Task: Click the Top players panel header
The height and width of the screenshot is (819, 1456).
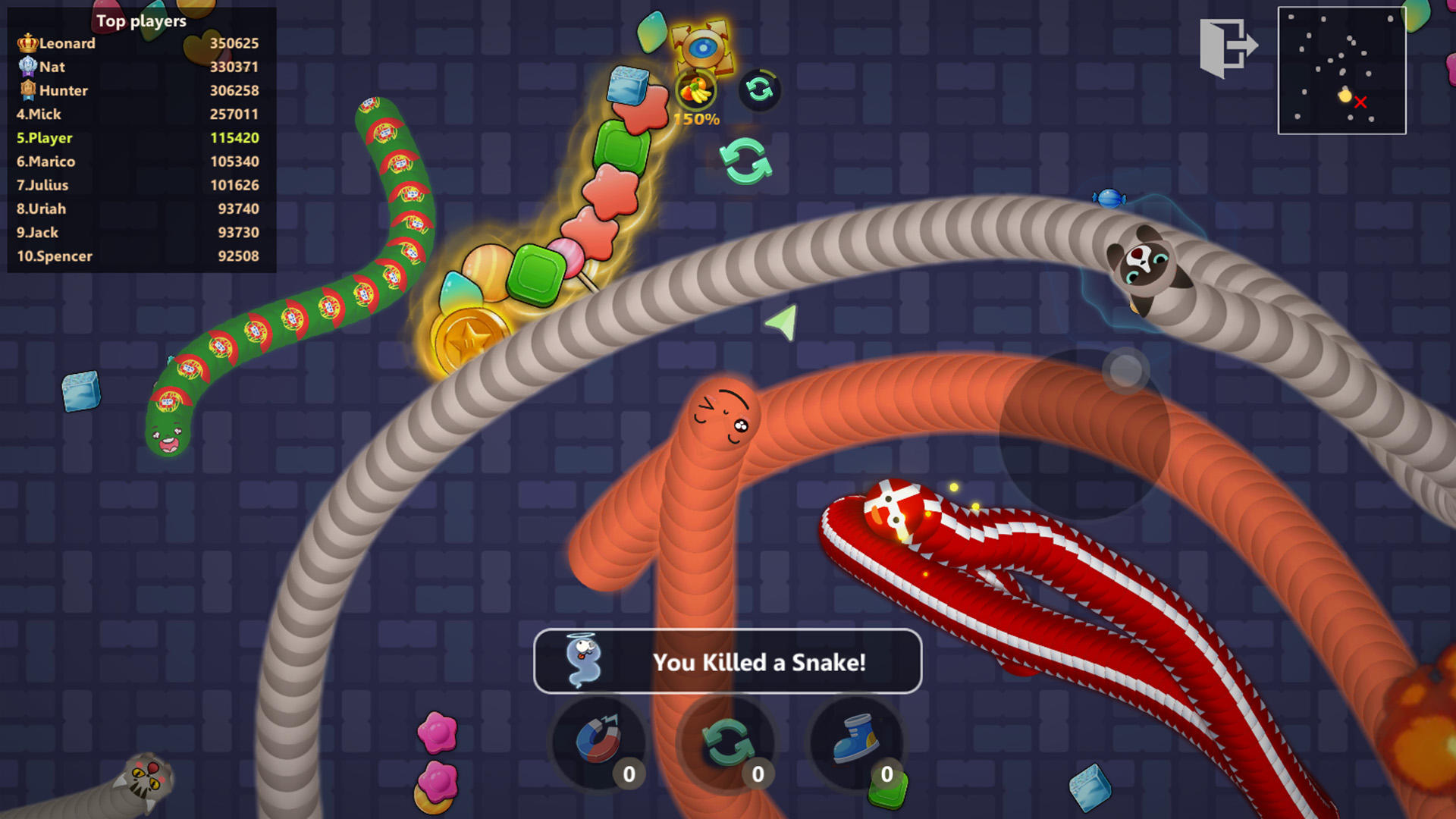Action: tap(140, 21)
